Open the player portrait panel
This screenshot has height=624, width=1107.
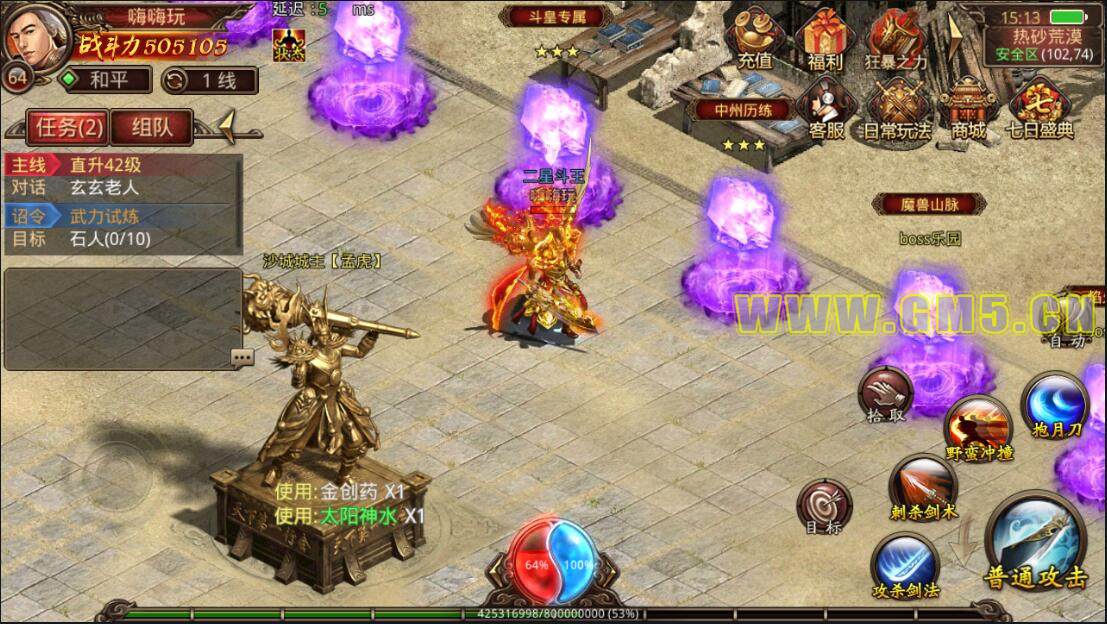click(x=36, y=36)
